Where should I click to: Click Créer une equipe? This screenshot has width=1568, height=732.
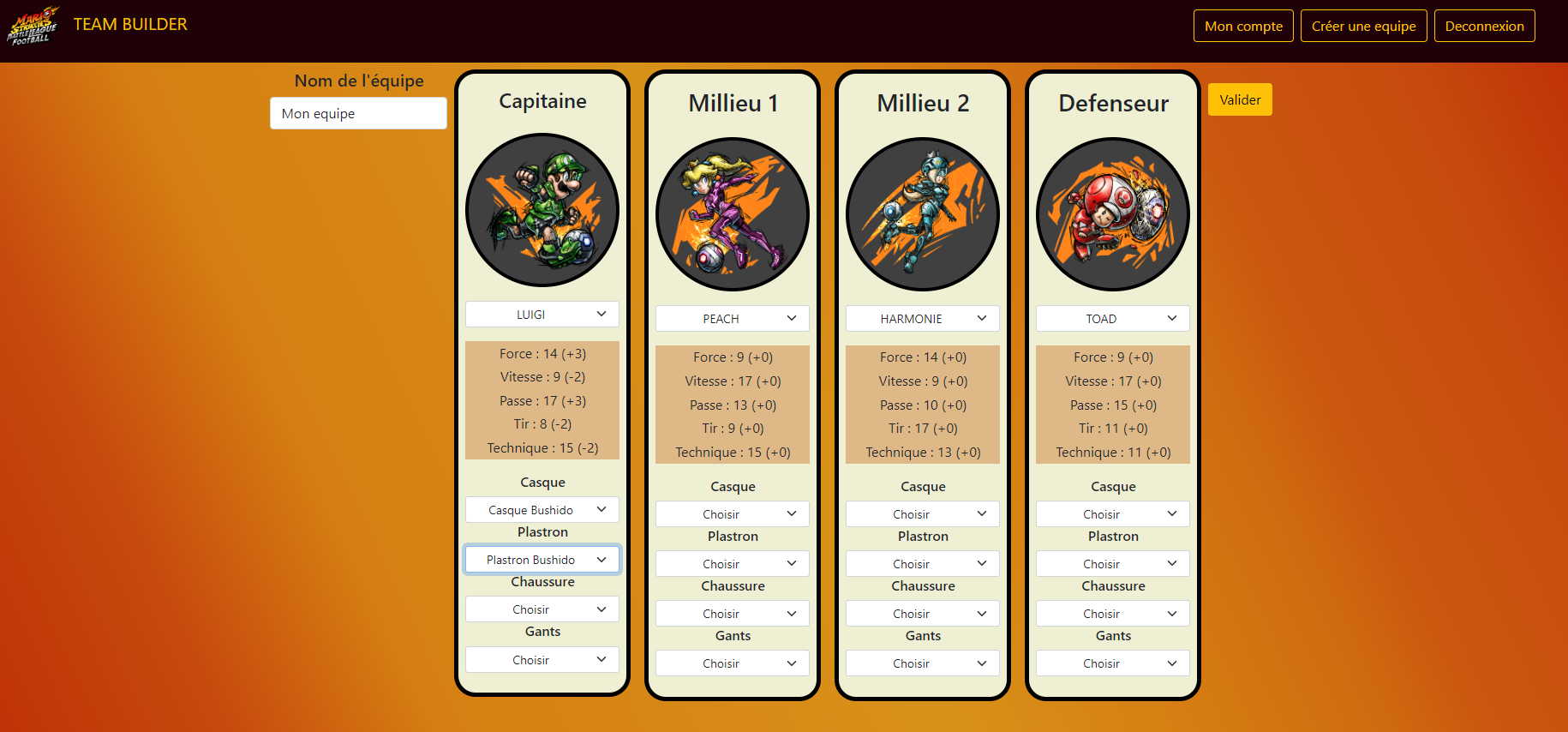(1363, 26)
